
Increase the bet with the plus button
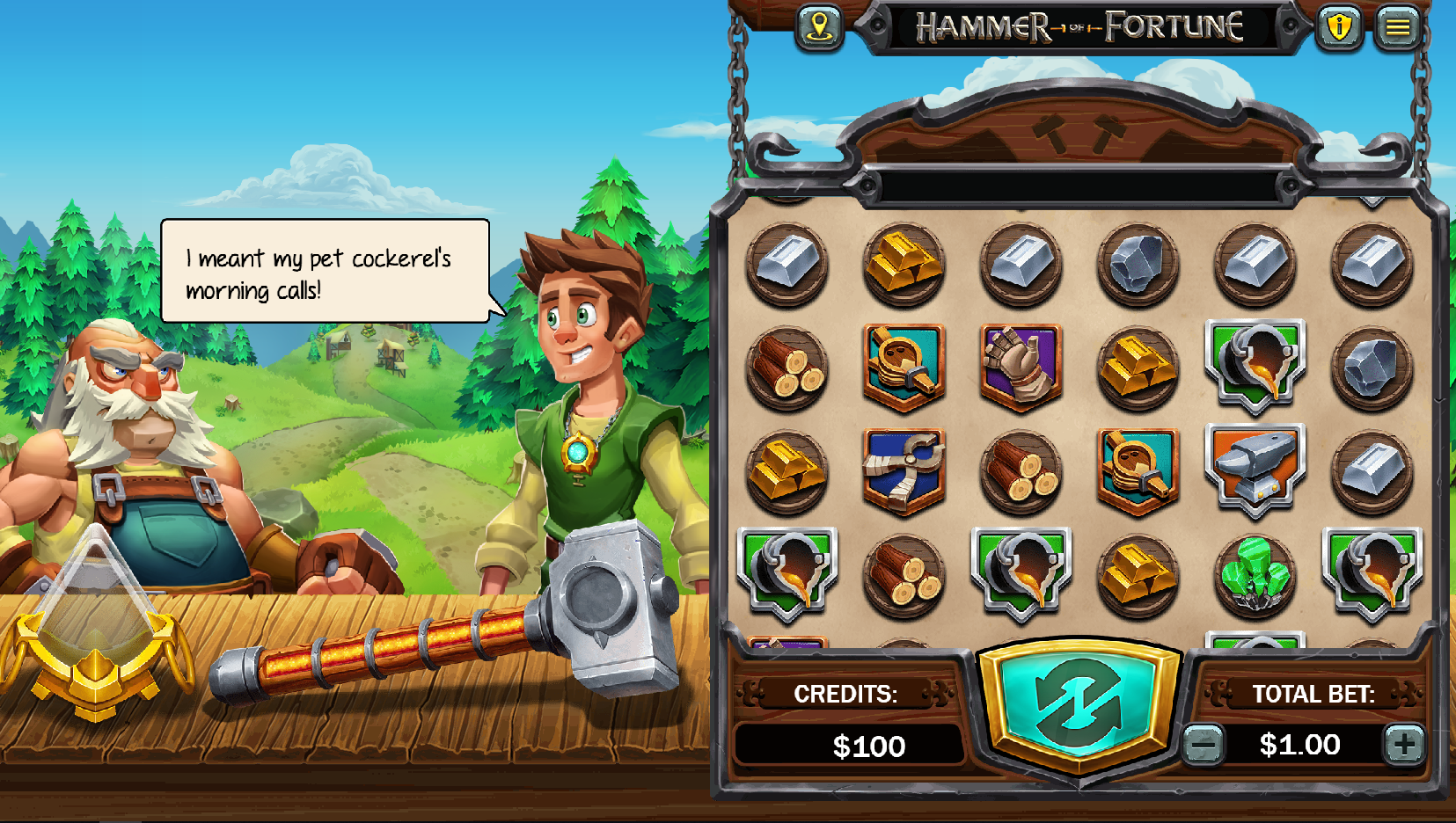coord(1406,745)
